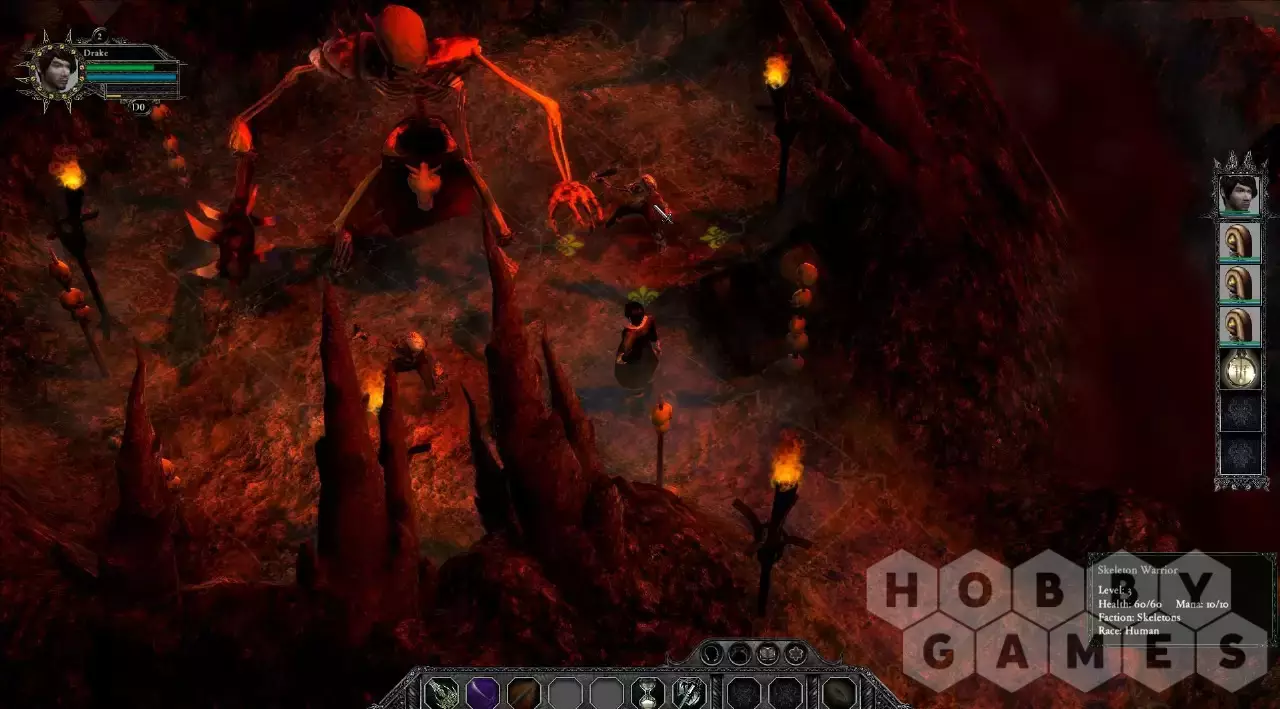Viewport: 1280px width, 709px height.
Task: Select the dark-haired hero in the party list
Action: pos(1239,194)
